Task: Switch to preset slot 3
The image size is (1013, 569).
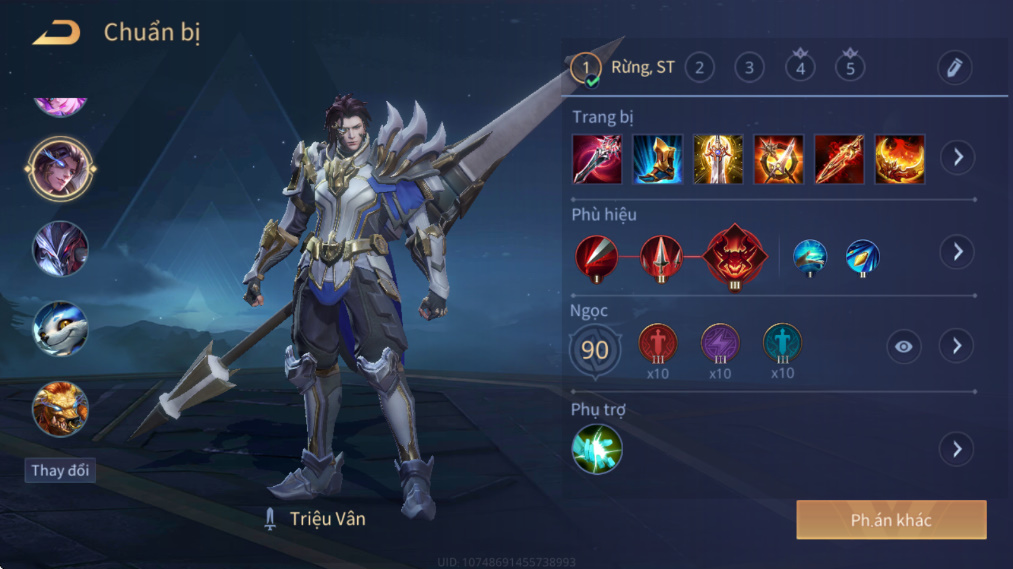Action: (x=749, y=68)
